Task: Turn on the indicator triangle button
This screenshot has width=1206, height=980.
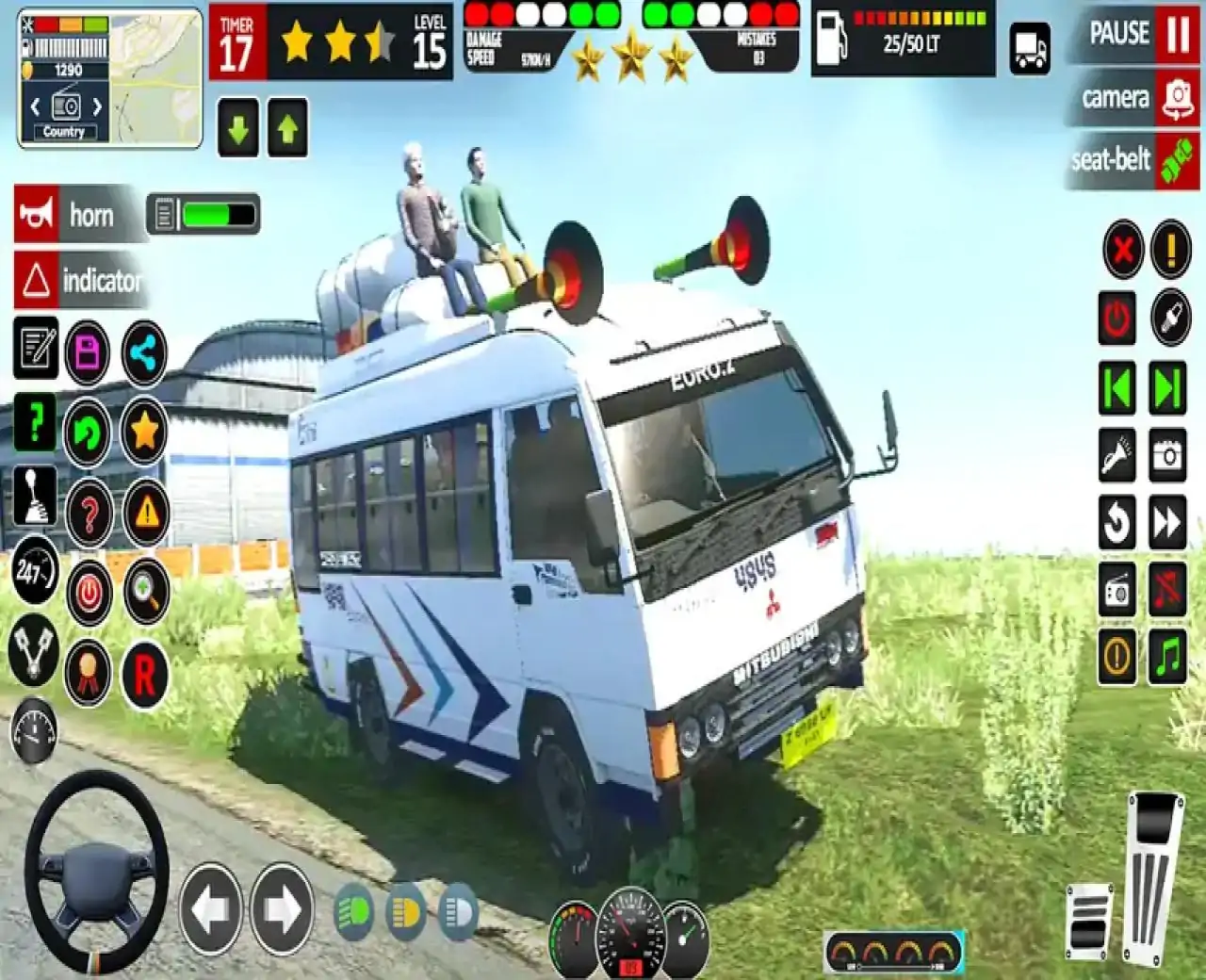Action: (x=79, y=280)
